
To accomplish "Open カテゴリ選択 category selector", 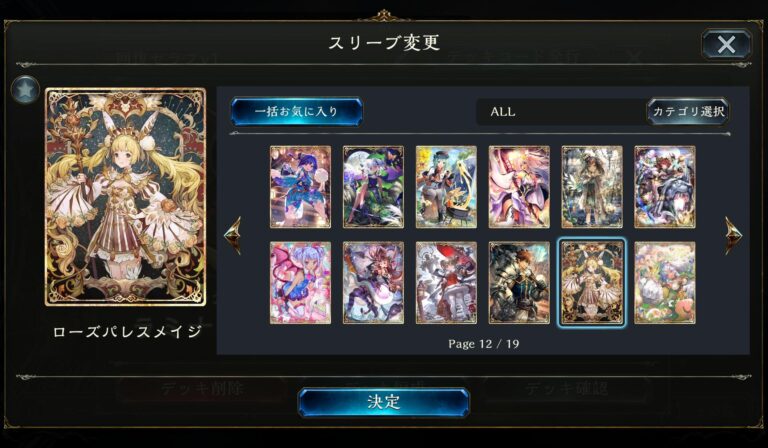I will (688, 111).
